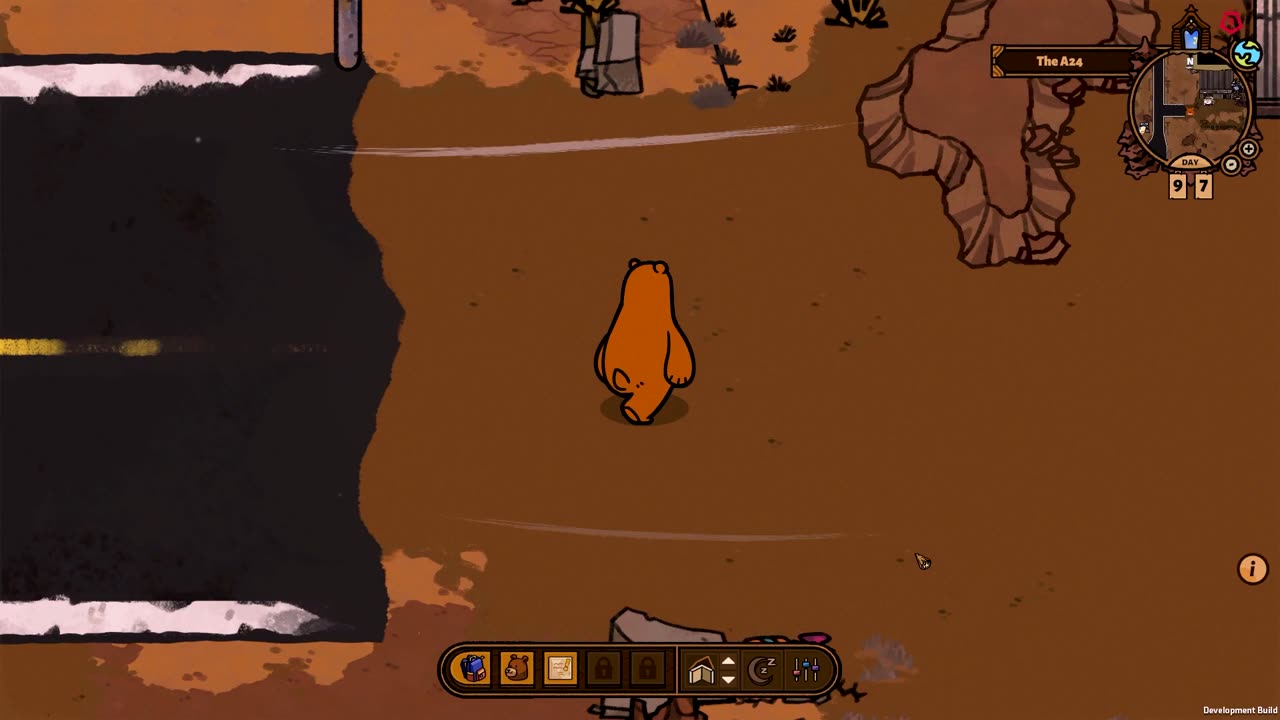Click the down arrow beside the tent
This screenshot has height=720, width=1280.
click(729, 679)
